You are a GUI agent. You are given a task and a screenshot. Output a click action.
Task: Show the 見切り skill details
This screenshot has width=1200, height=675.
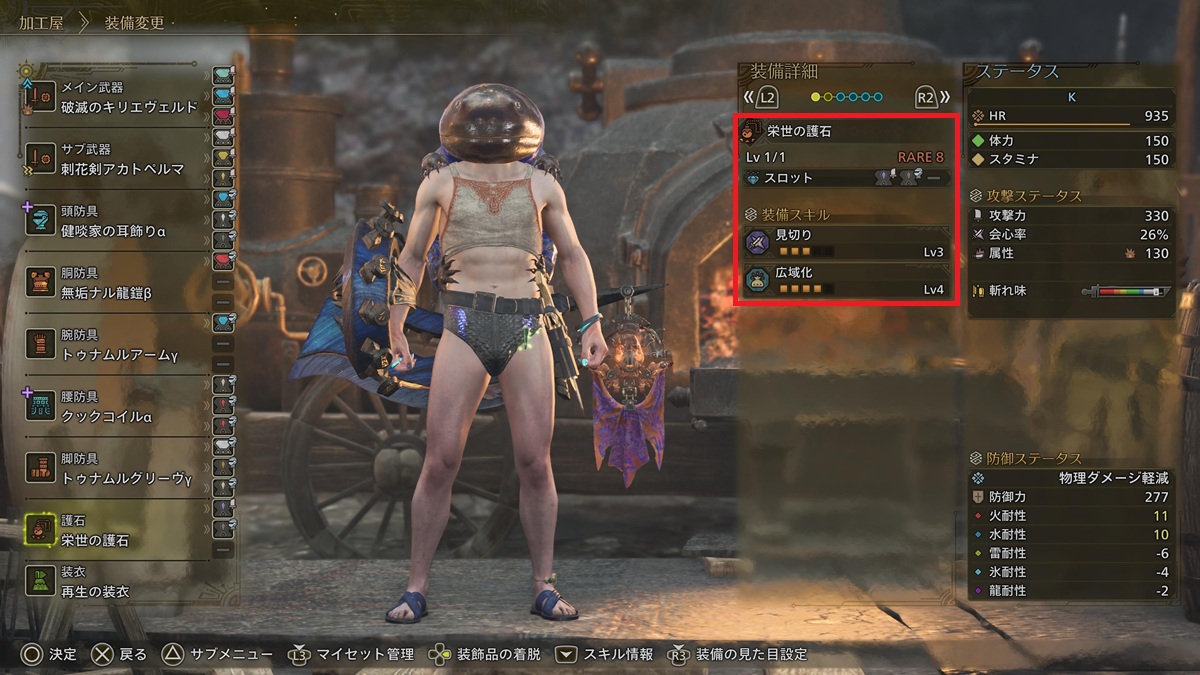[845, 243]
